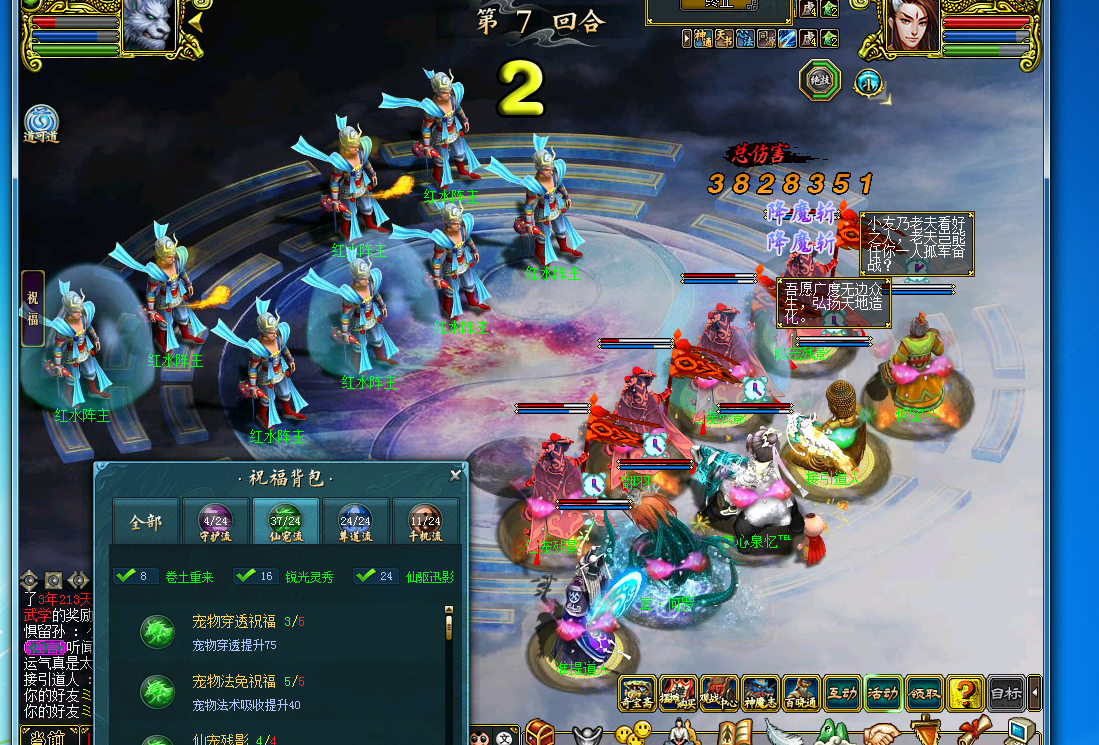This screenshot has width=1099, height=745.
Task: Select the 宠物穿透祝福 blessing entry
Action: 233,632
